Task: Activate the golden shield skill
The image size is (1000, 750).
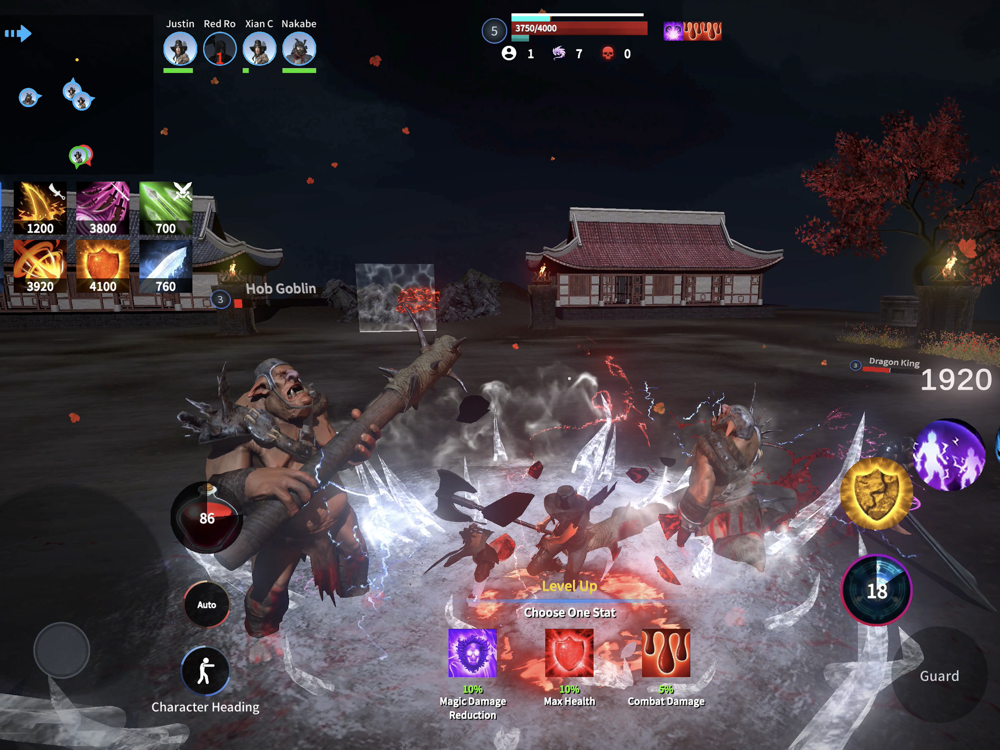Action: tap(876, 493)
